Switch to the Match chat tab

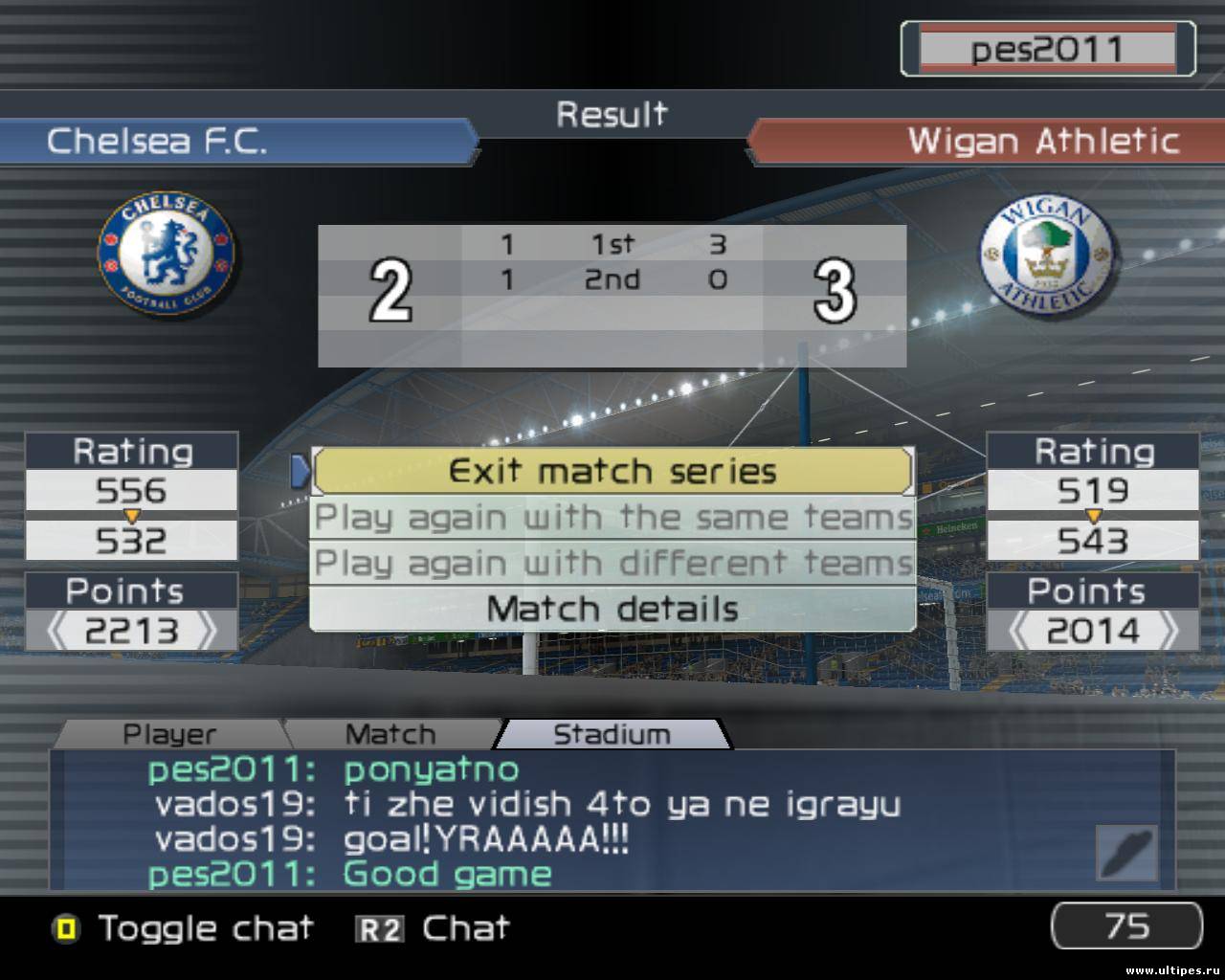coord(390,734)
